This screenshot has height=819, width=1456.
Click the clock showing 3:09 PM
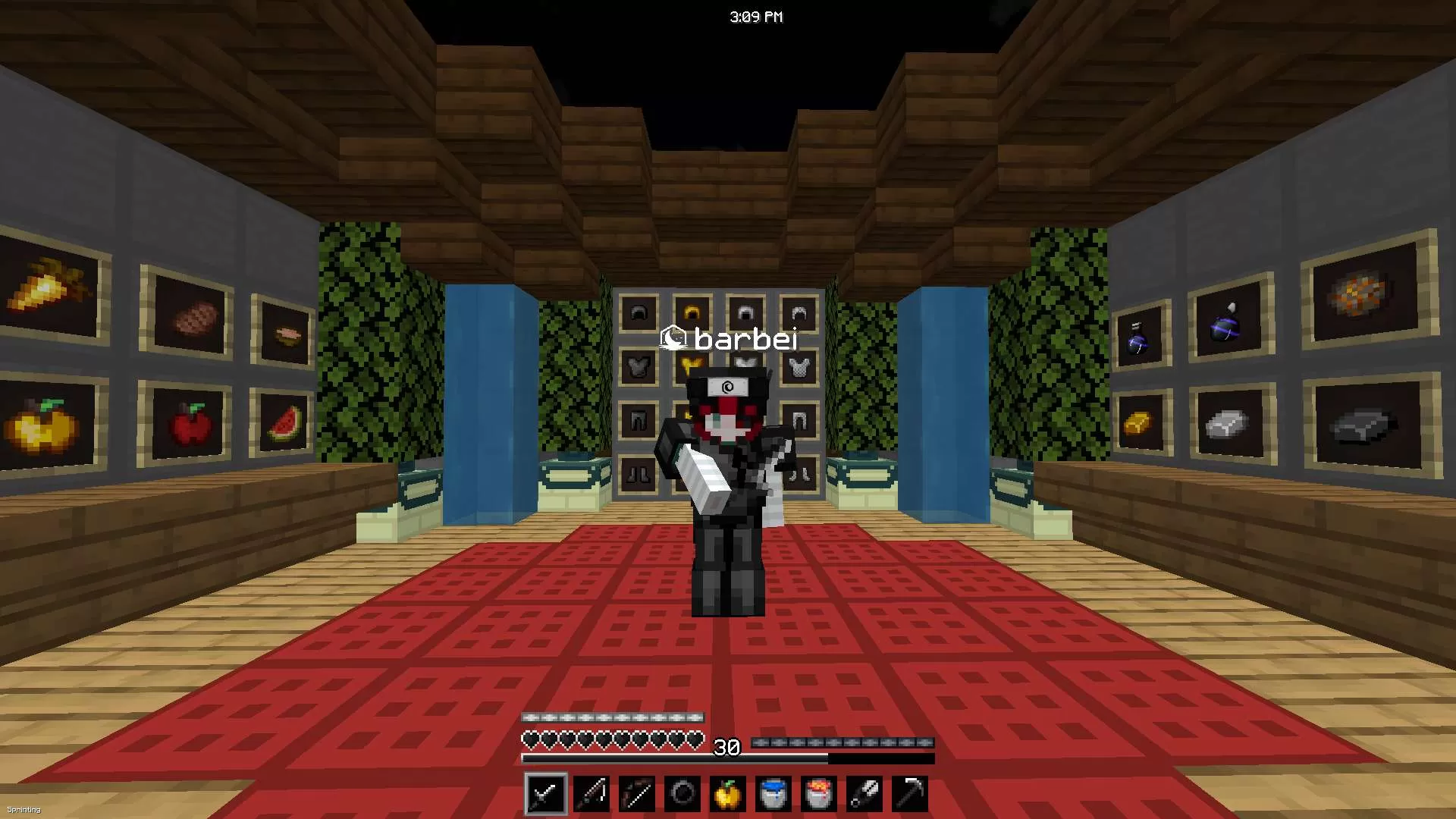[x=756, y=16]
